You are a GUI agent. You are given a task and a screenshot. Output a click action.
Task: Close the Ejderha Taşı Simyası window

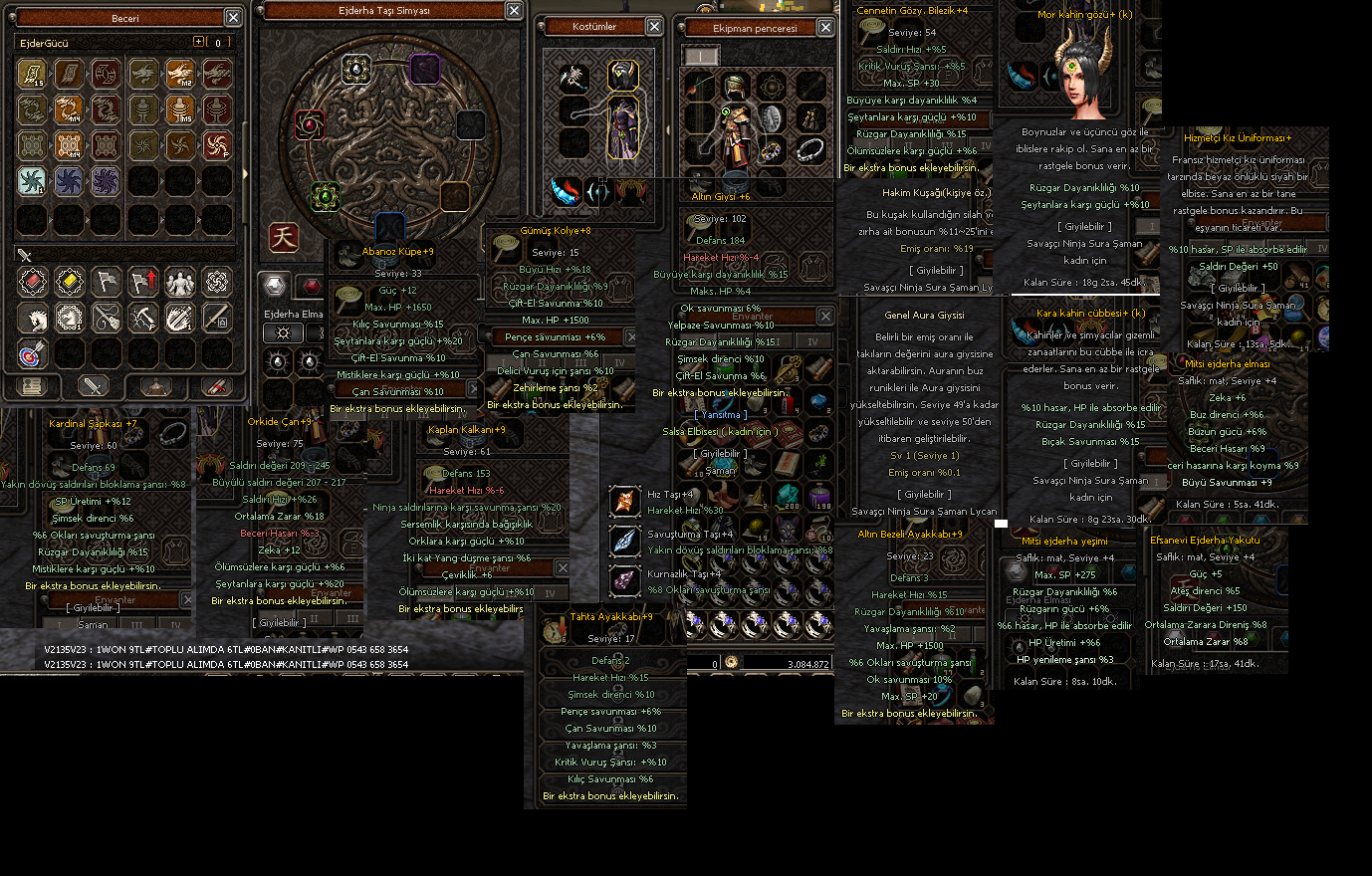click(x=514, y=10)
